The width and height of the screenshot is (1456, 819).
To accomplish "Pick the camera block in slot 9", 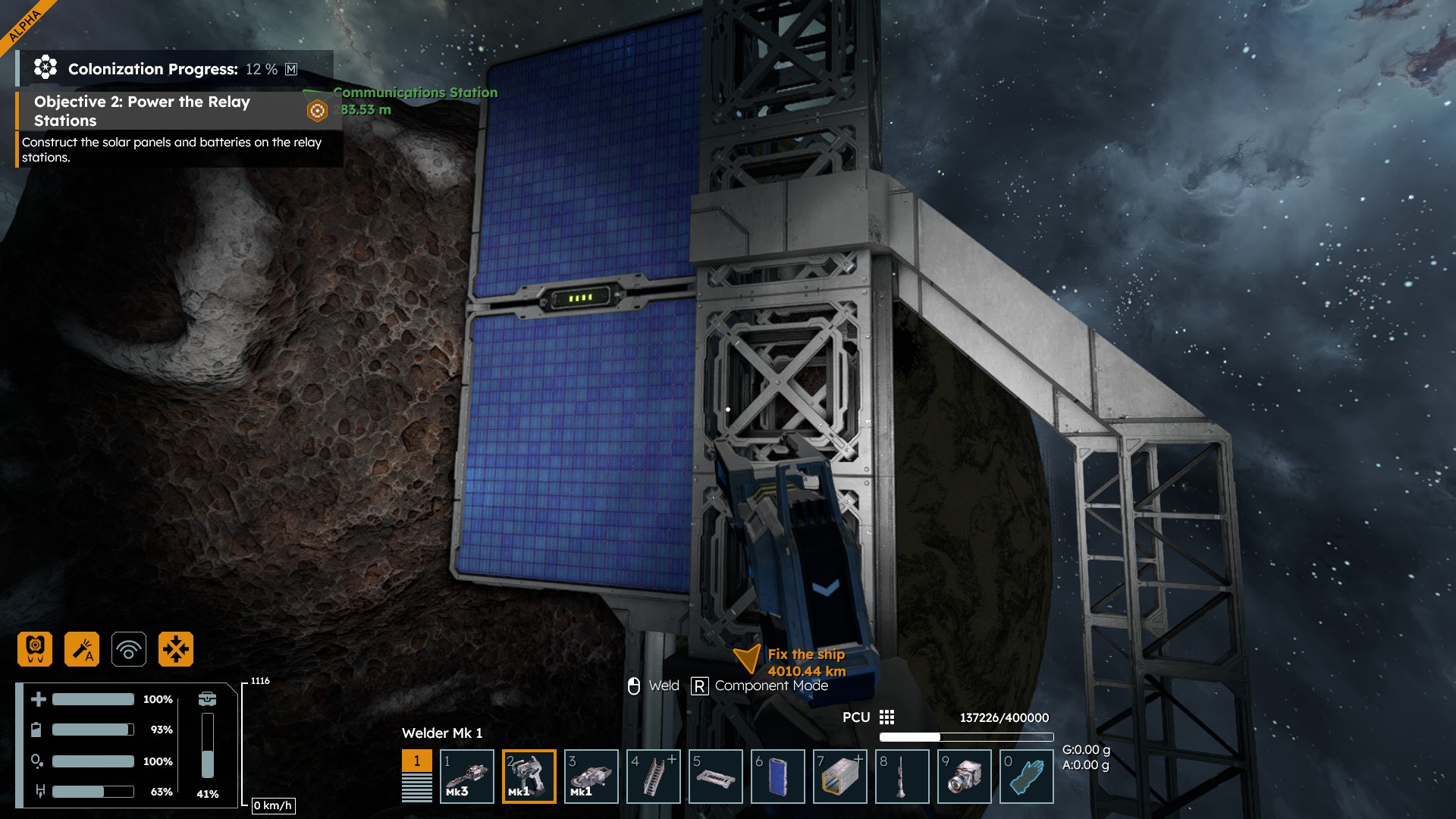I will click(964, 776).
